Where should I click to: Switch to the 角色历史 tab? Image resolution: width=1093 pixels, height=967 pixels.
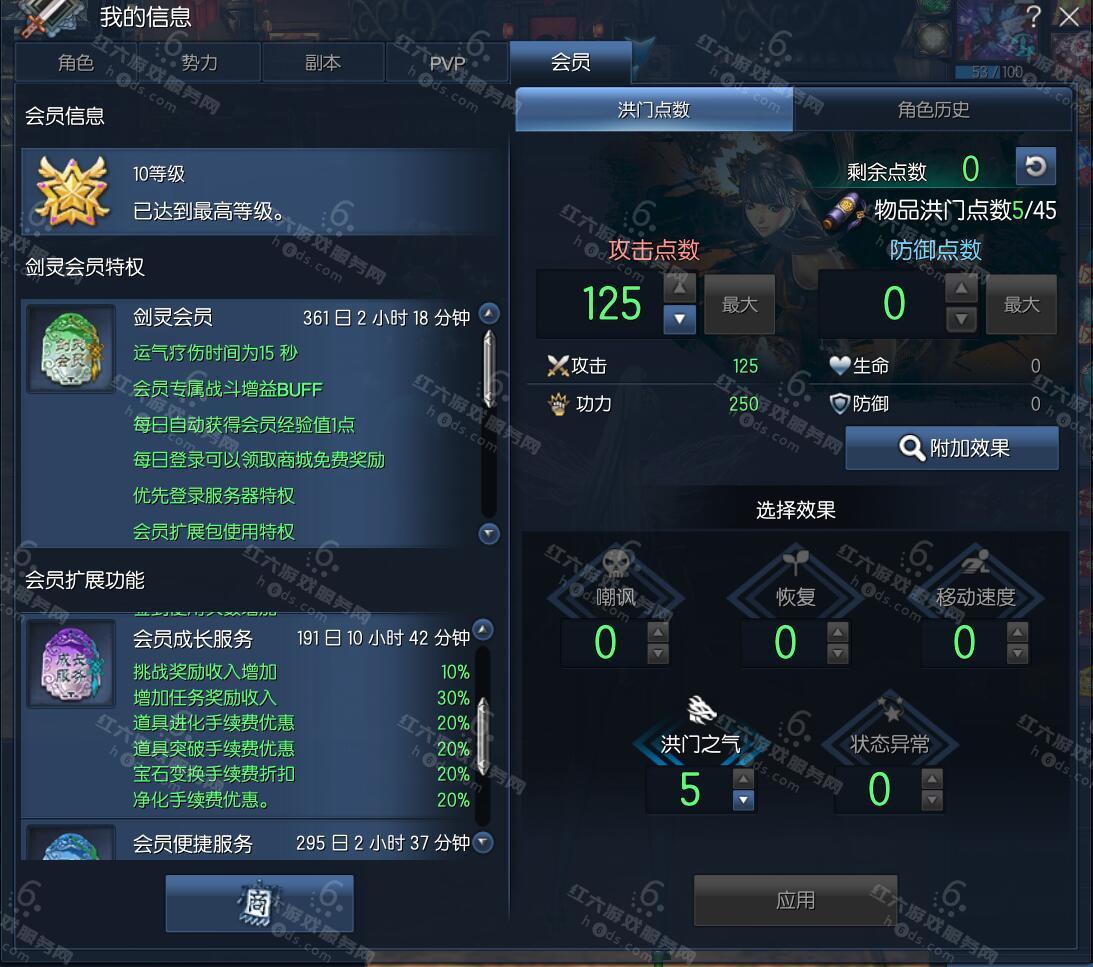coord(933,110)
